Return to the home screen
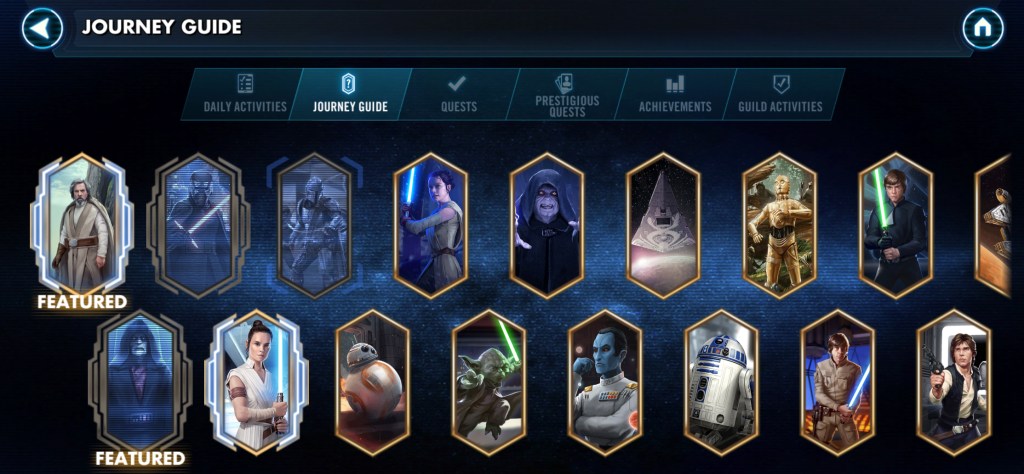 [x=982, y=28]
